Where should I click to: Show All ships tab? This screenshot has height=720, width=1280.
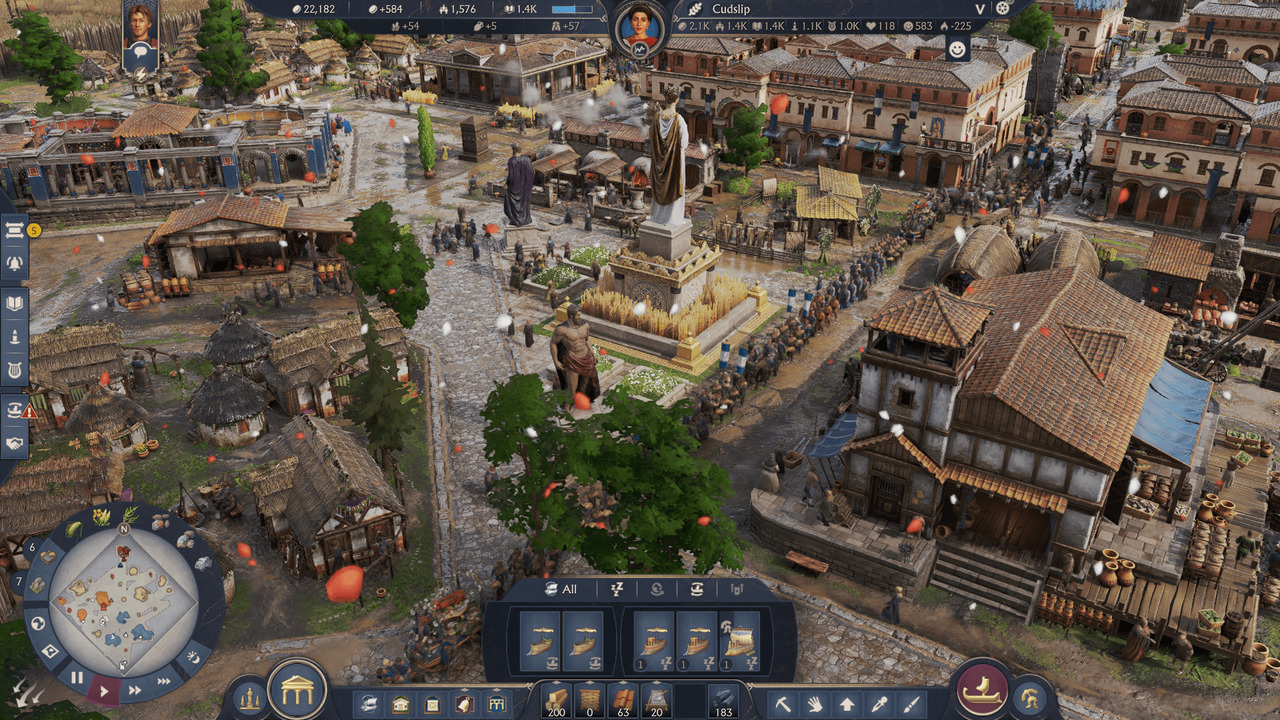tap(561, 589)
